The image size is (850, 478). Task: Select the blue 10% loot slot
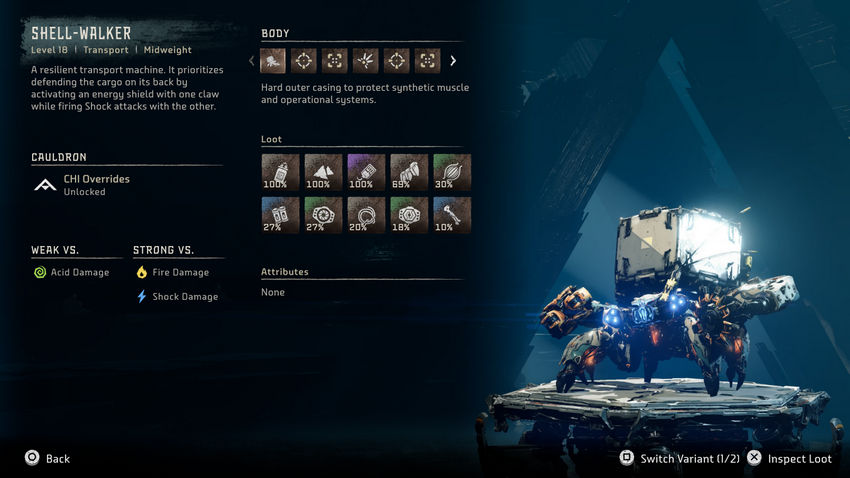451,215
